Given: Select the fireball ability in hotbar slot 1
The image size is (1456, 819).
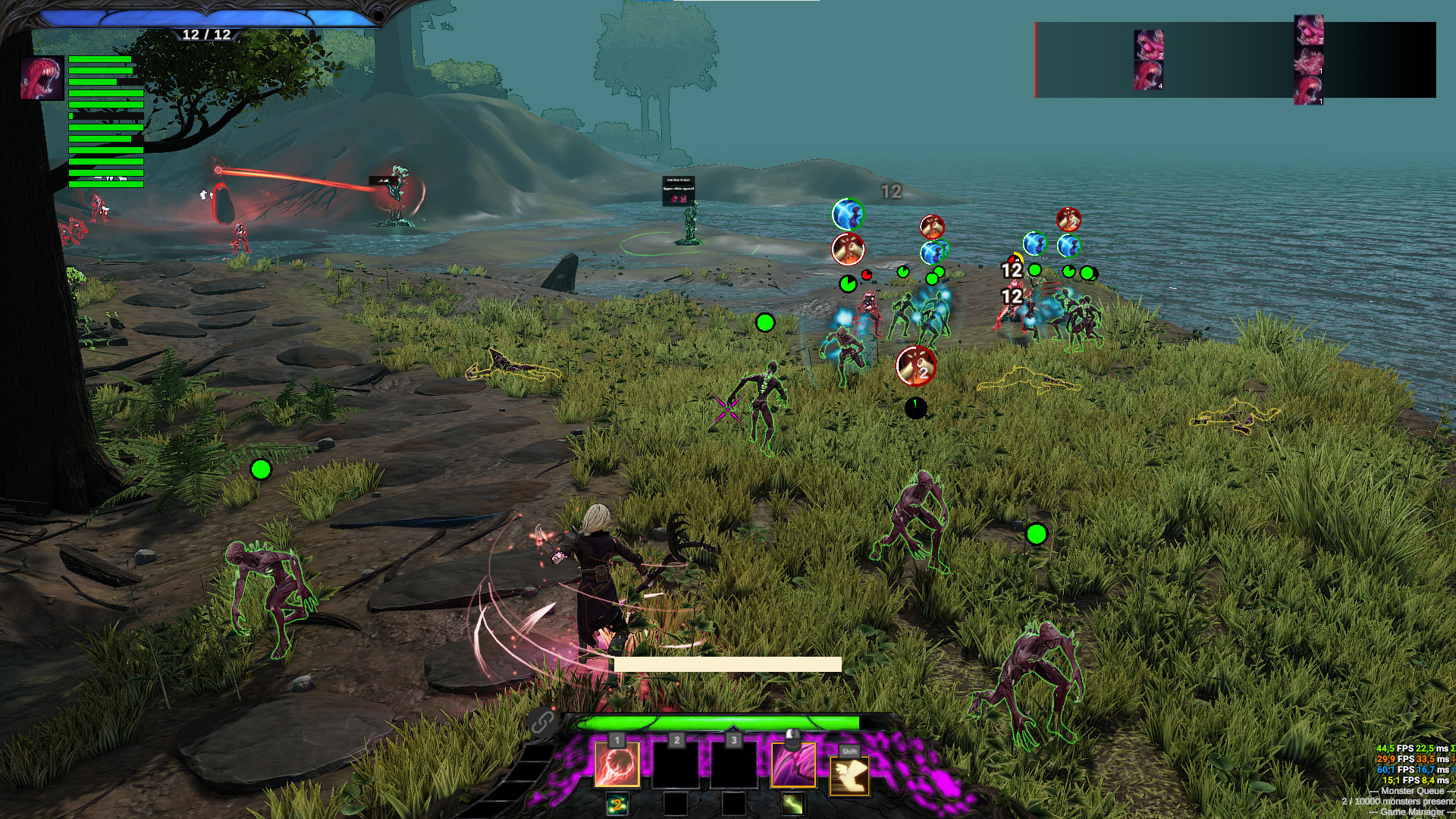Looking at the screenshot, I should click(617, 764).
